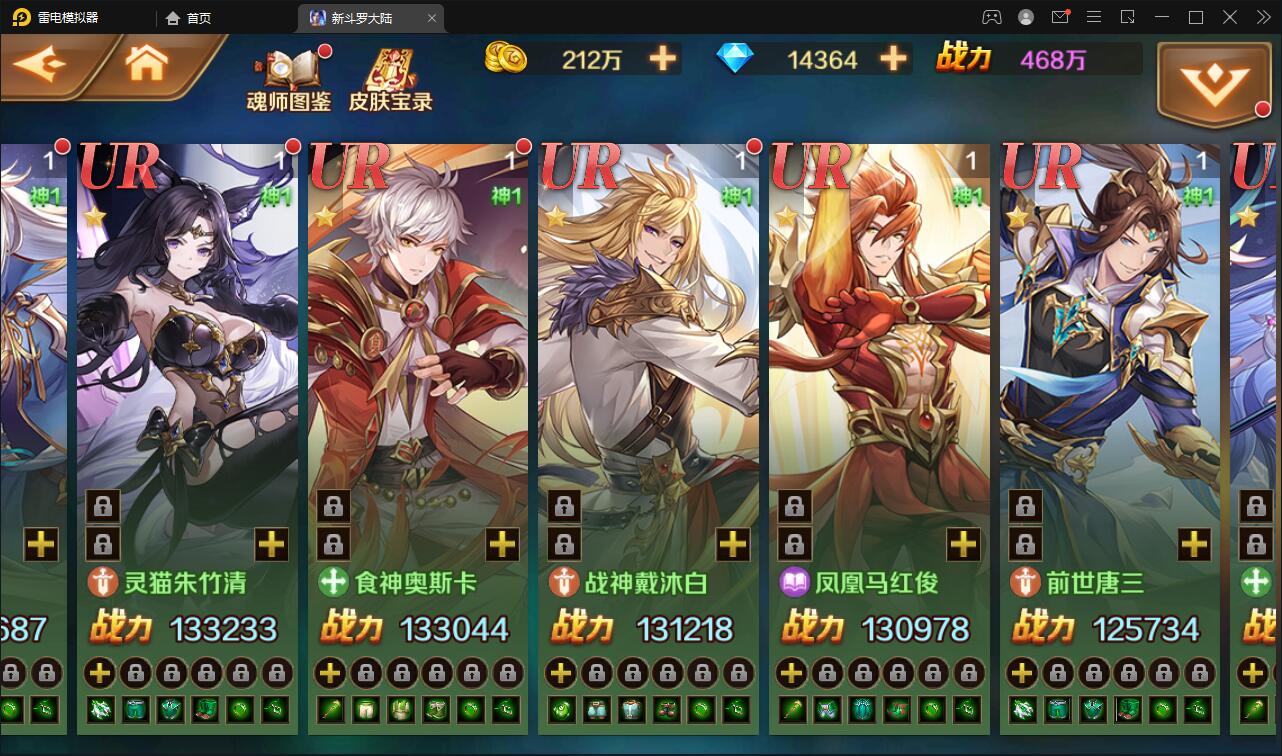The width and height of the screenshot is (1282, 756).
Task: Click the home icon at top left
Action: [x=146, y=62]
